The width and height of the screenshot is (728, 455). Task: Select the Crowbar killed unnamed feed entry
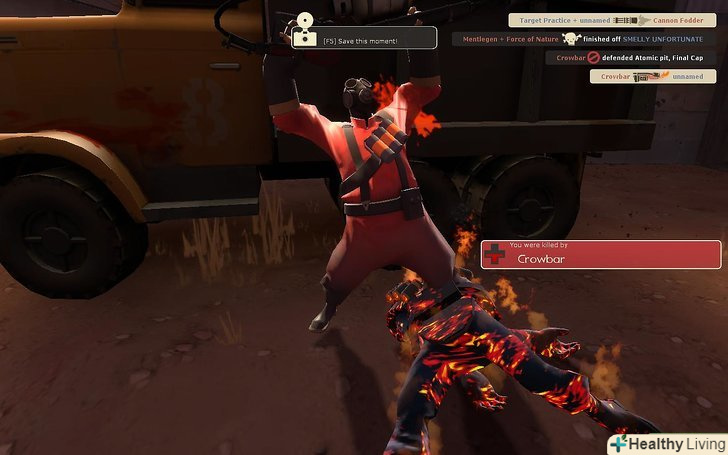pos(652,76)
